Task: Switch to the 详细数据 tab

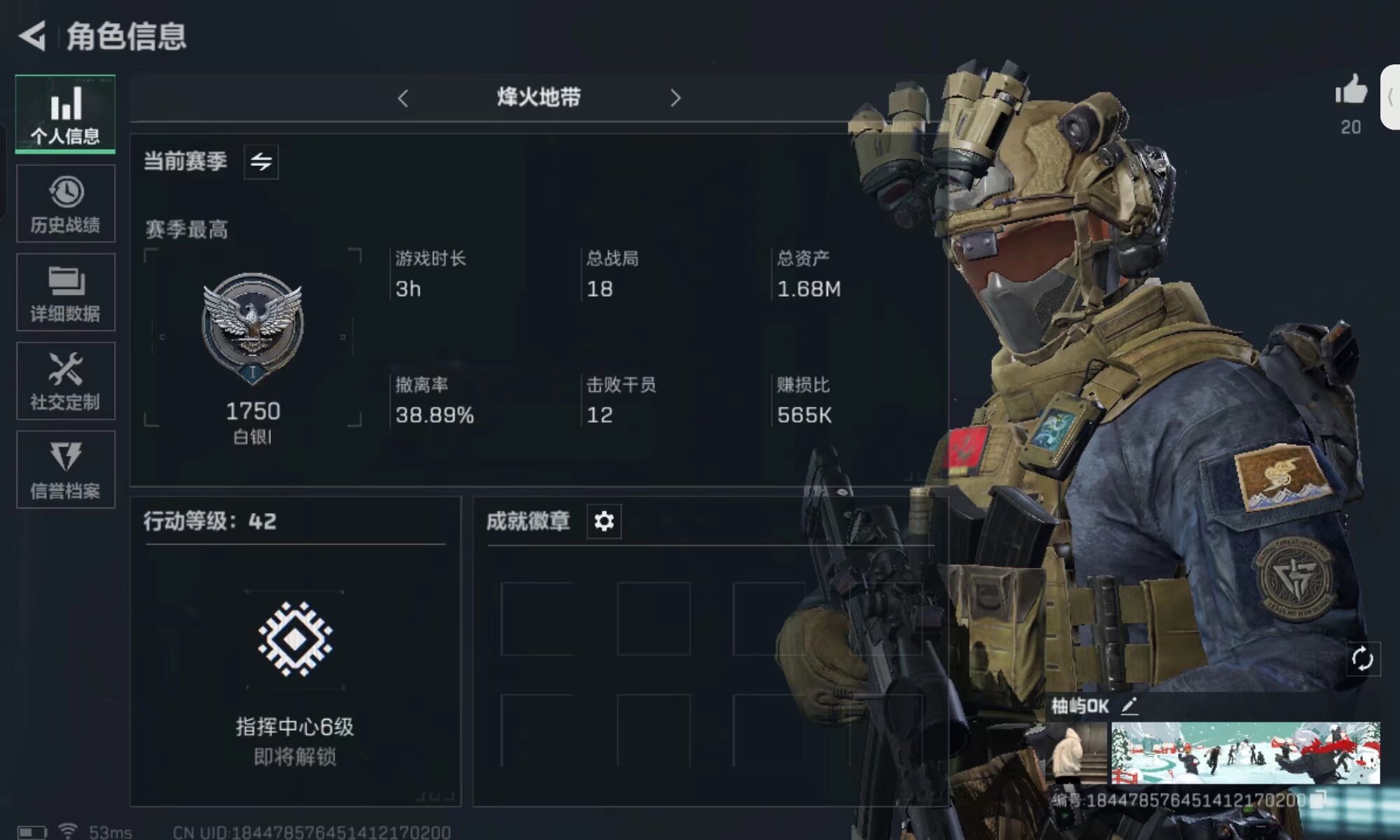Action: click(x=65, y=293)
